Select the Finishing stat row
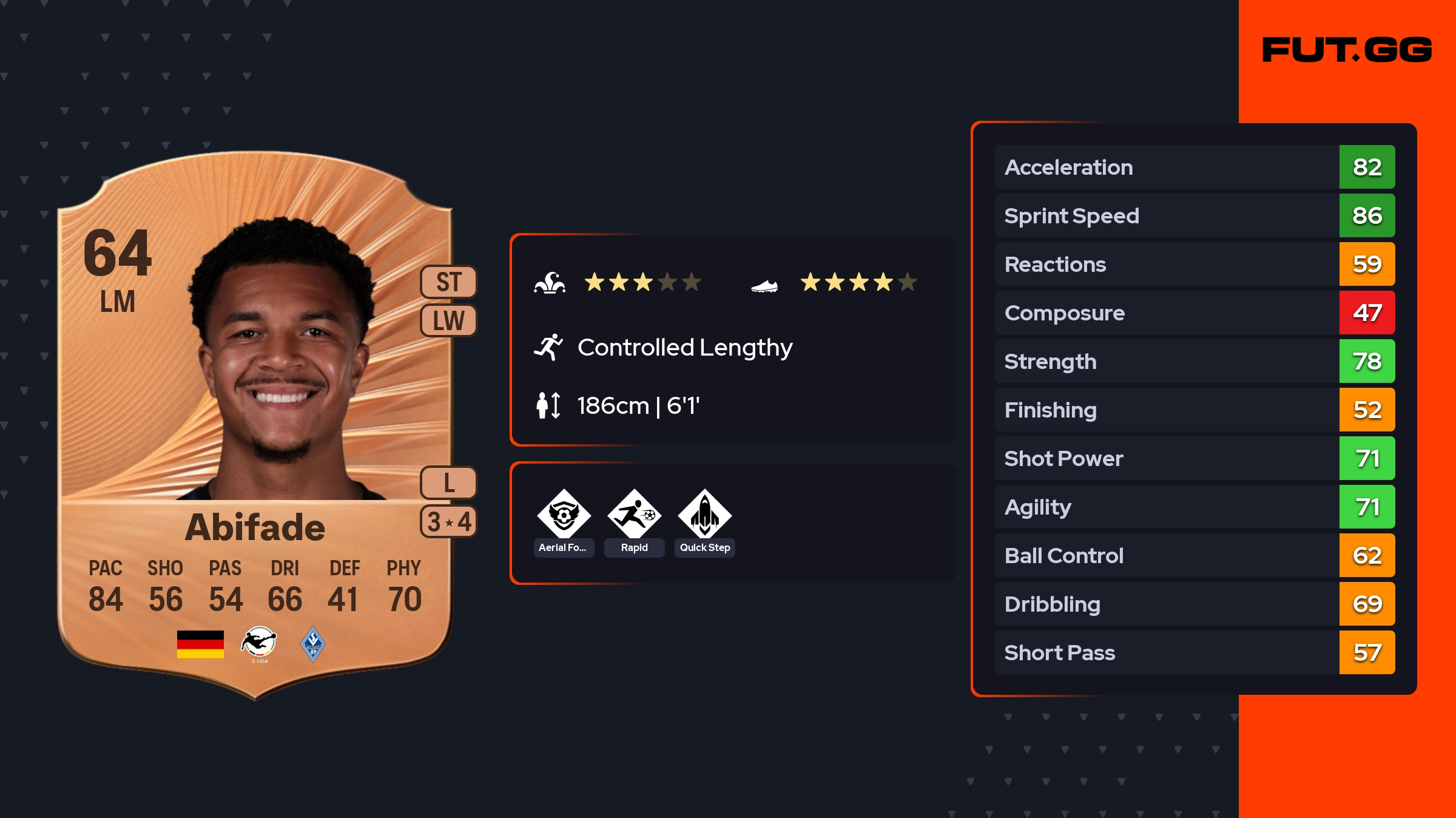The height and width of the screenshot is (818, 1456). click(1194, 410)
